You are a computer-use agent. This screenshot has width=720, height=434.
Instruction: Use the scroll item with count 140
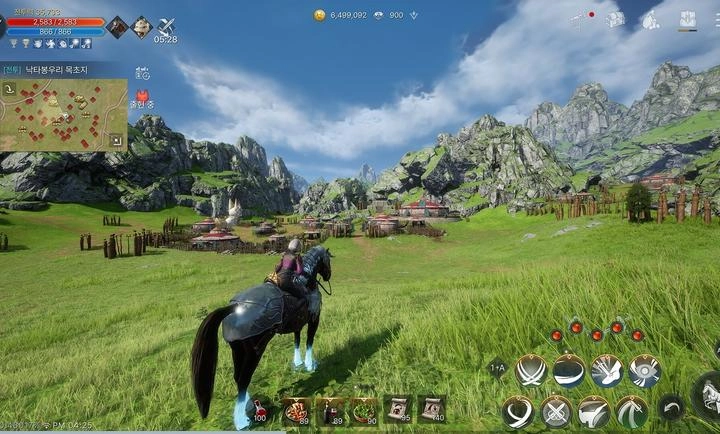[432, 407]
